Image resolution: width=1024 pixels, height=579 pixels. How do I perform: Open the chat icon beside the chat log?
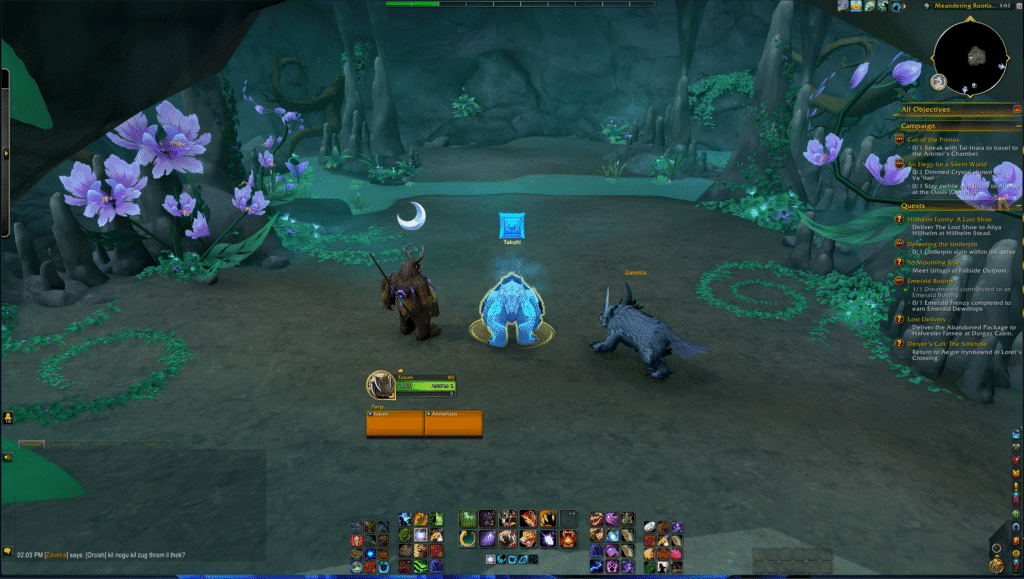click(7, 551)
